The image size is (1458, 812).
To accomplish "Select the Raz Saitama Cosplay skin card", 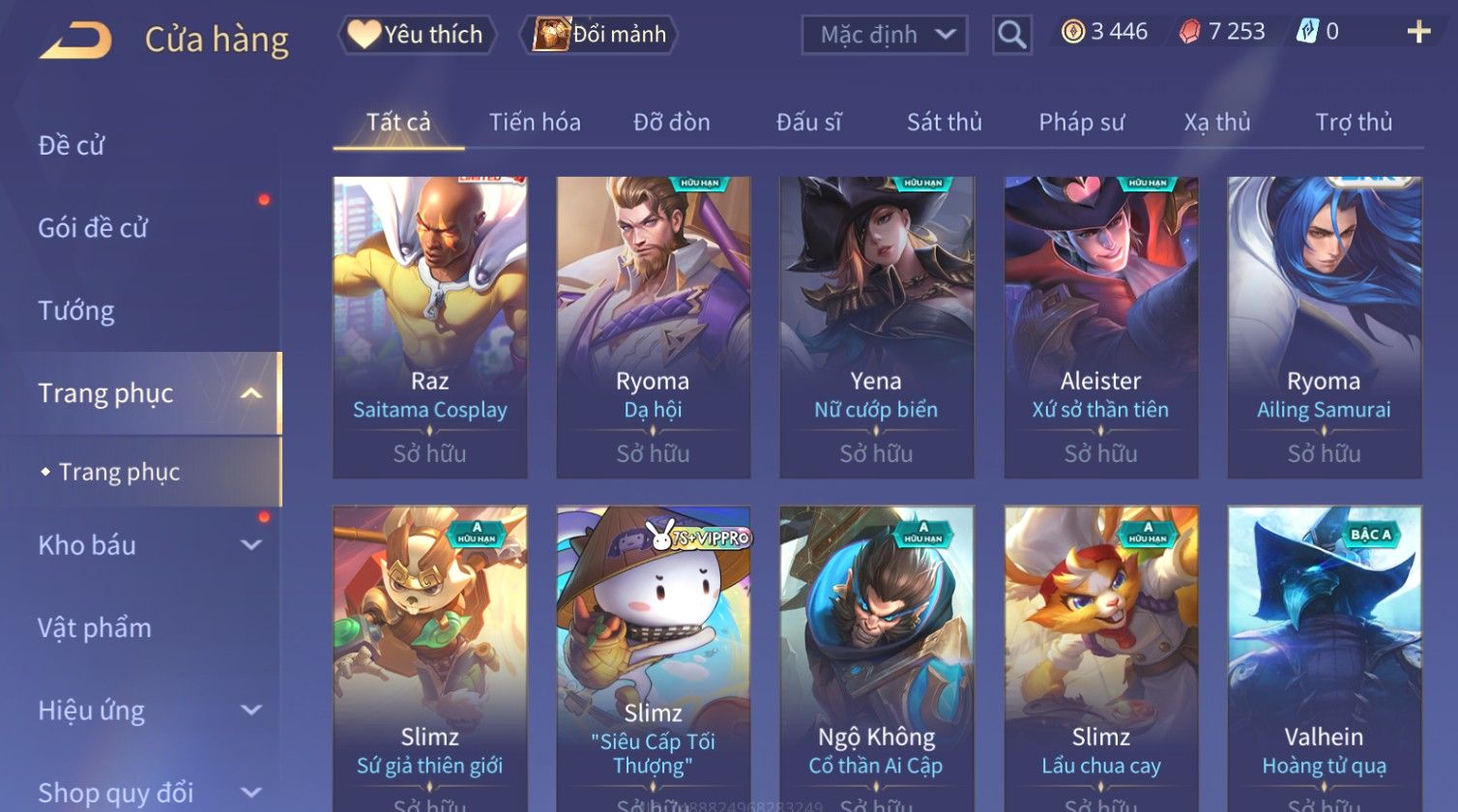I will pyautogui.click(x=430, y=327).
